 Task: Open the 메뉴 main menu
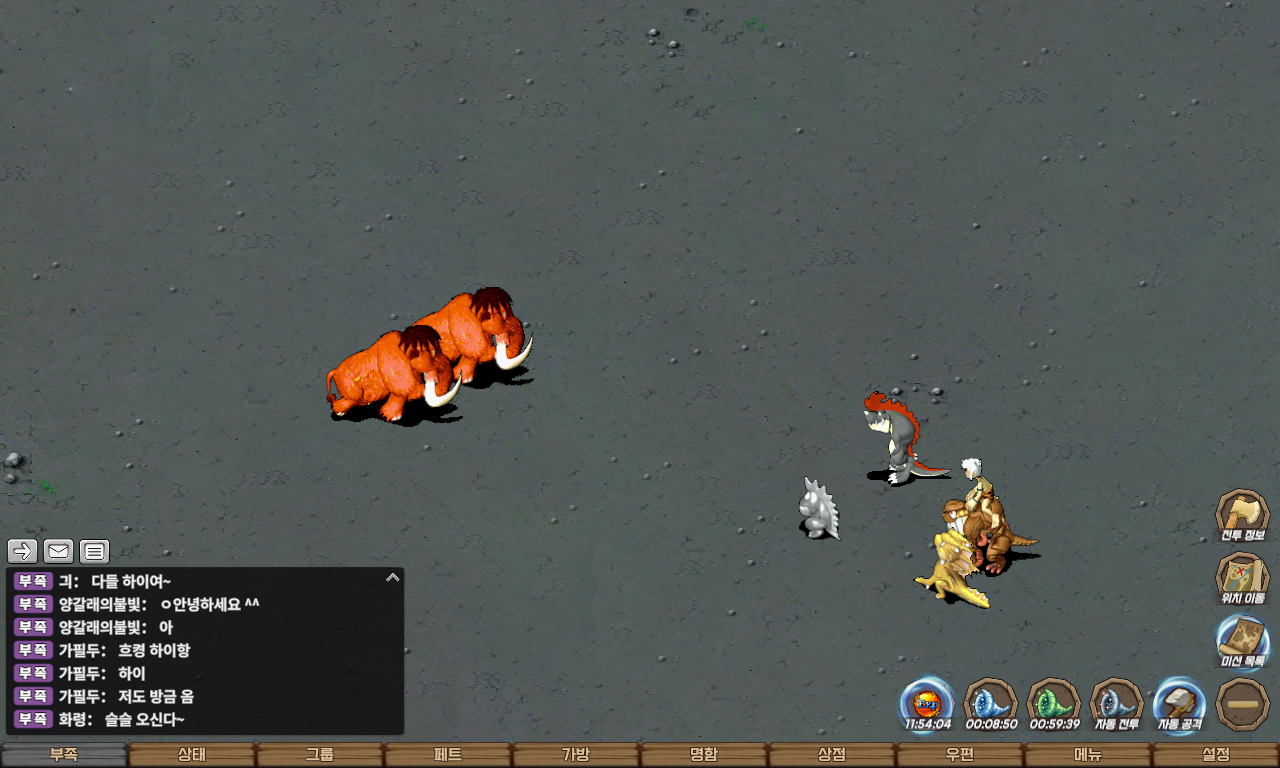click(x=1088, y=755)
